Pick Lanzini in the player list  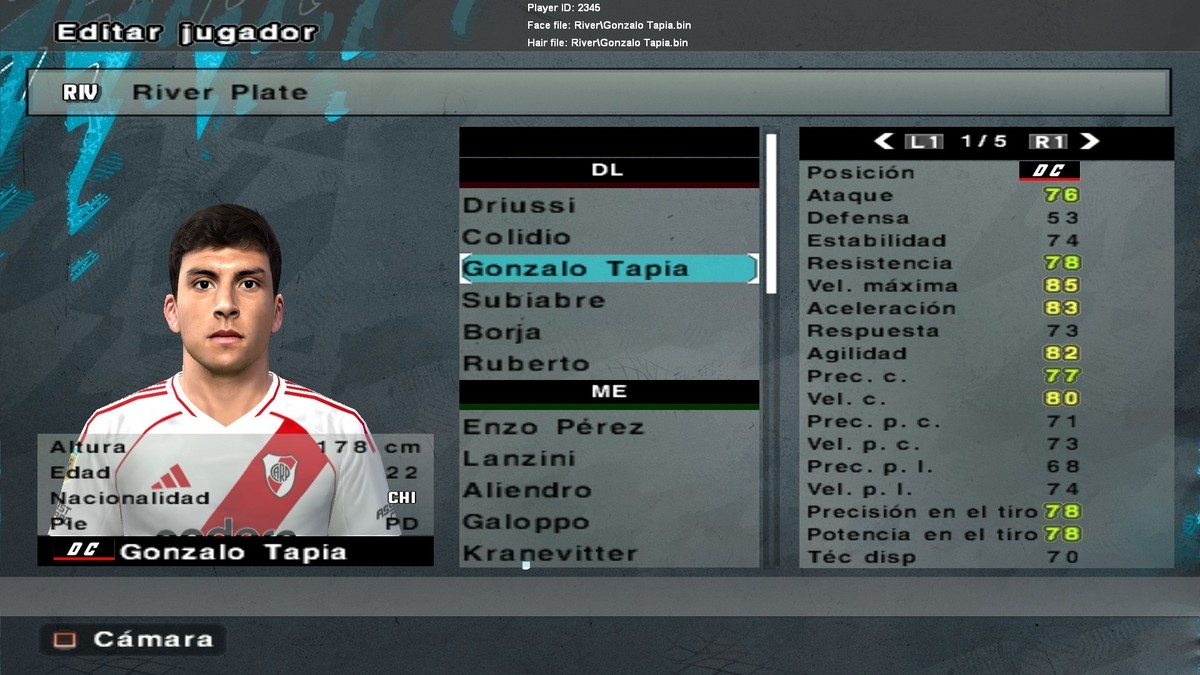pyautogui.click(x=518, y=459)
